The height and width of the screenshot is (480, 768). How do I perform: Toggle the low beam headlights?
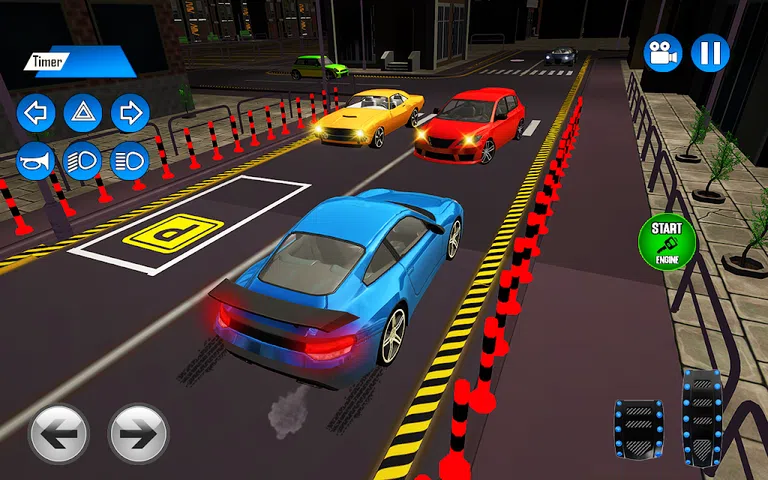(x=83, y=160)
